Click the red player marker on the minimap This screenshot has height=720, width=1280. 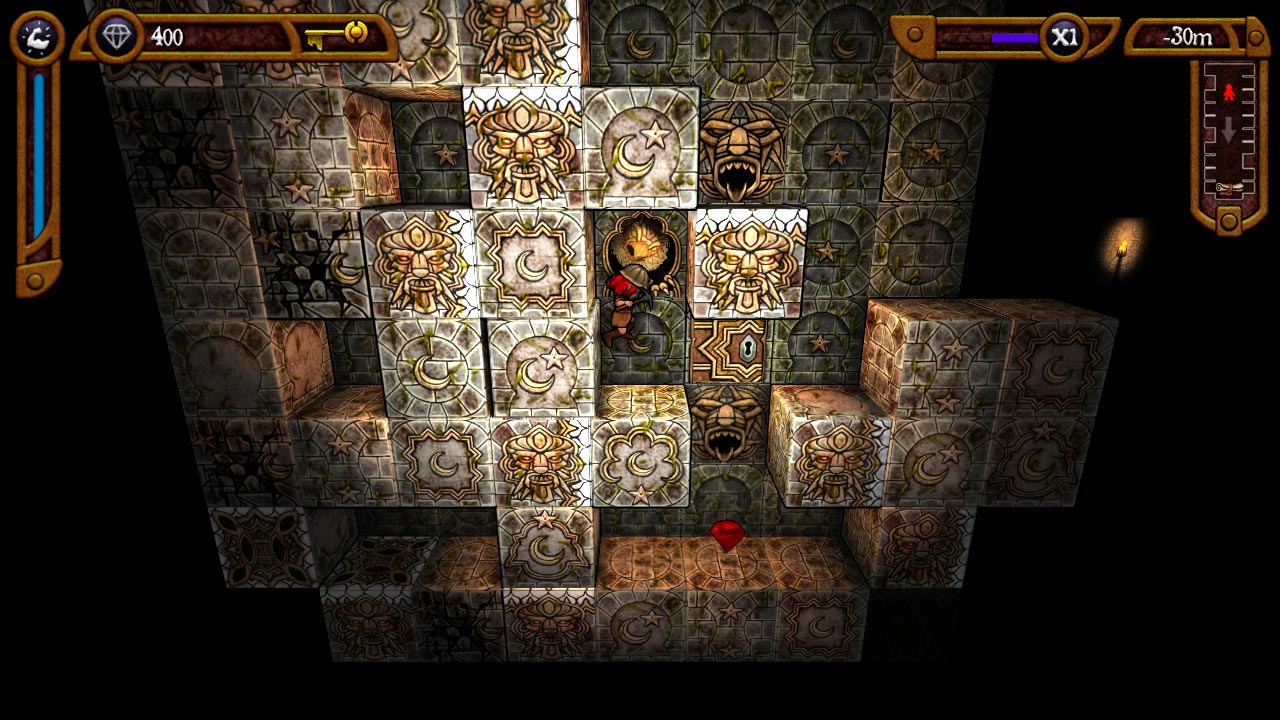point(1229,91)
